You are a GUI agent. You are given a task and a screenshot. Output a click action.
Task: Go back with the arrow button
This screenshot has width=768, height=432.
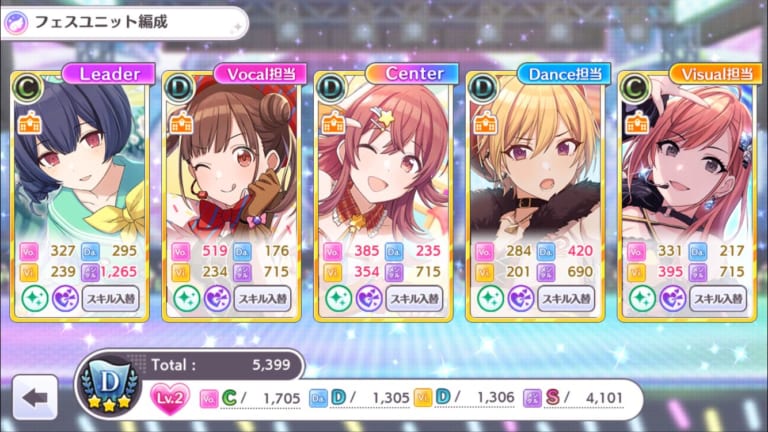point(35,397)
